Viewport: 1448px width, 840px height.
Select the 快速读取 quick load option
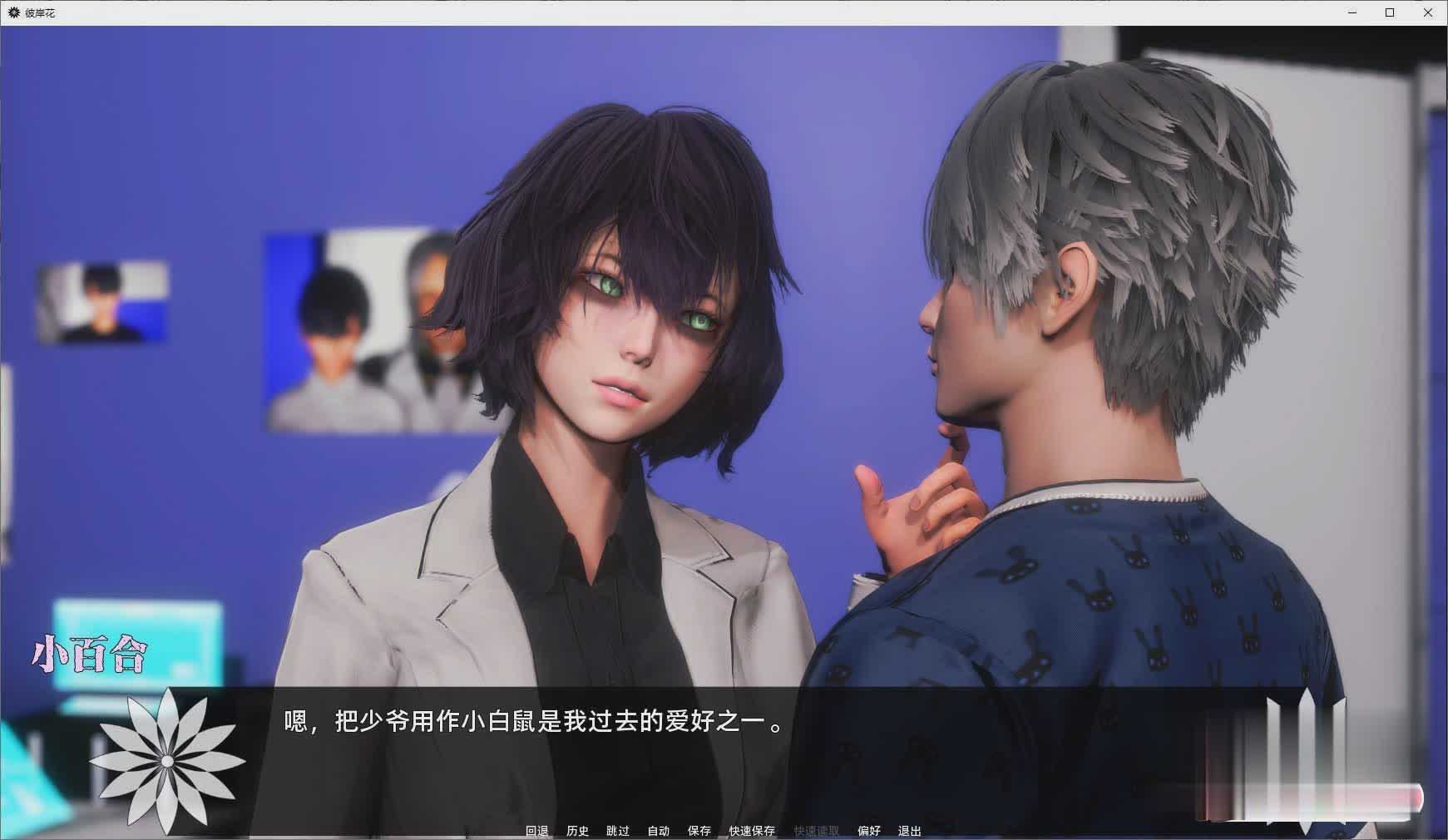pyautogui.click(x=814, y=830)
